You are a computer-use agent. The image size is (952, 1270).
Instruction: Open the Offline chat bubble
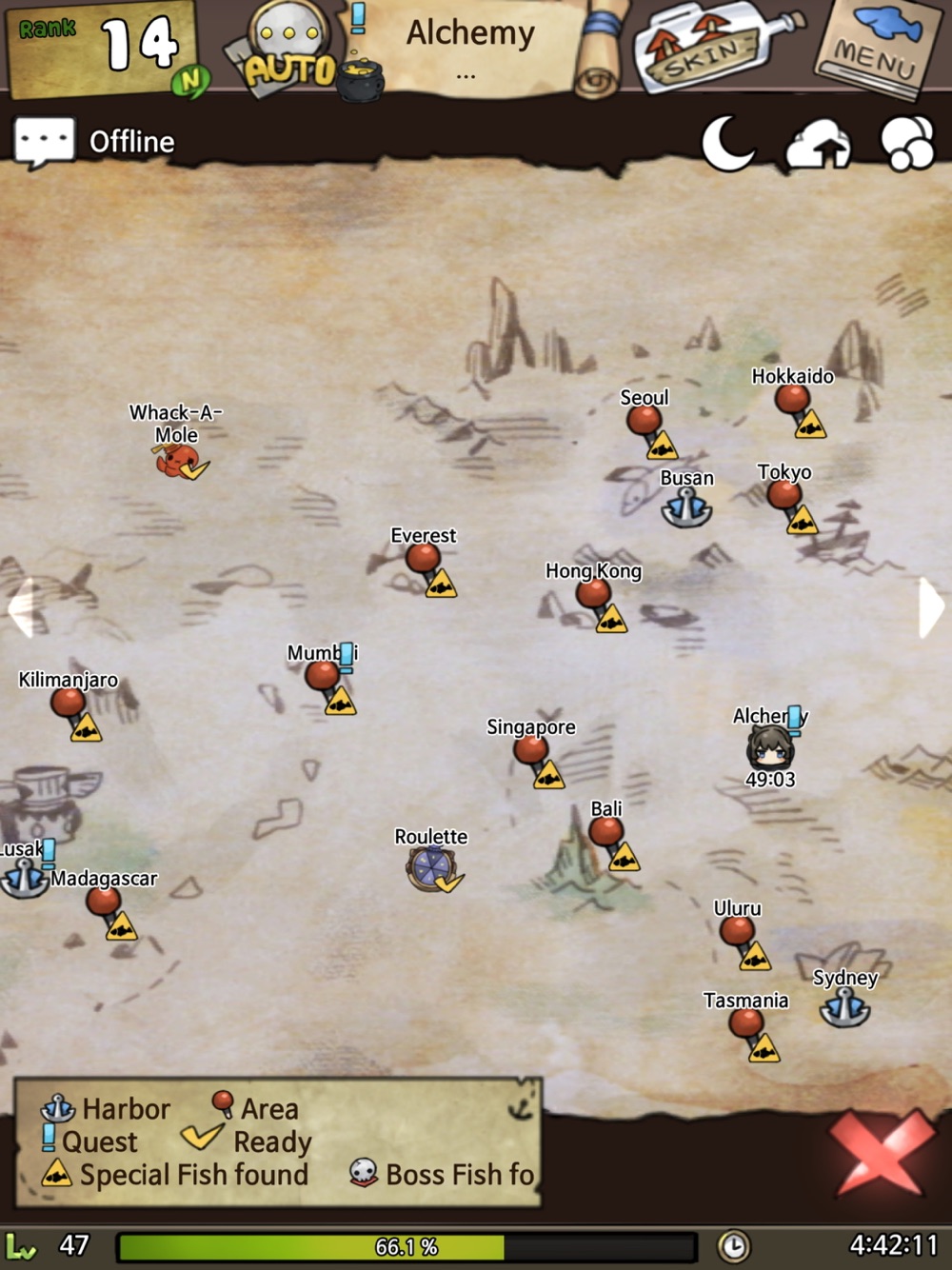pyautogui.click(x=44, y=142)
